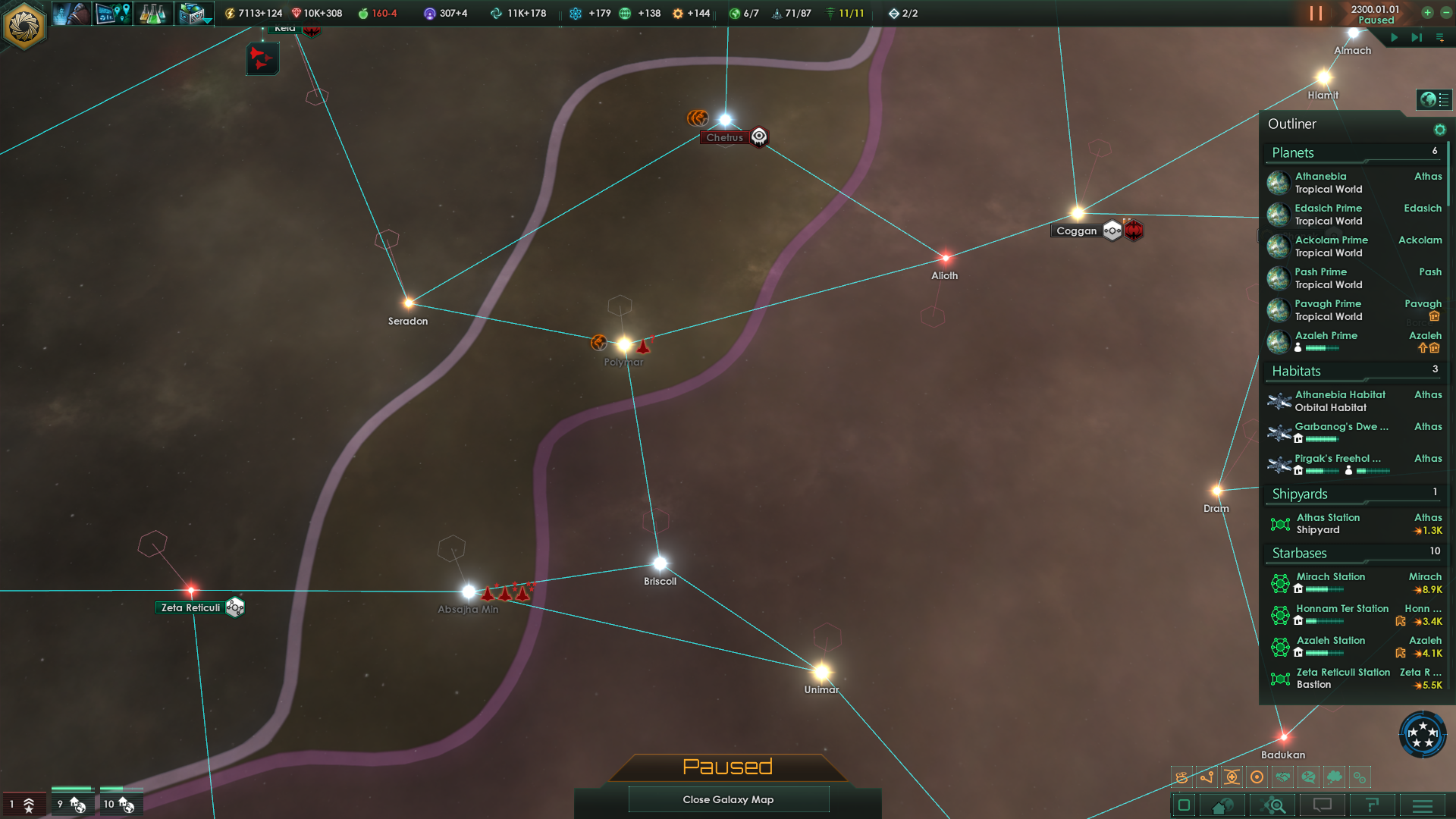Open the game menu hamburger icon

coord(1421,805)
